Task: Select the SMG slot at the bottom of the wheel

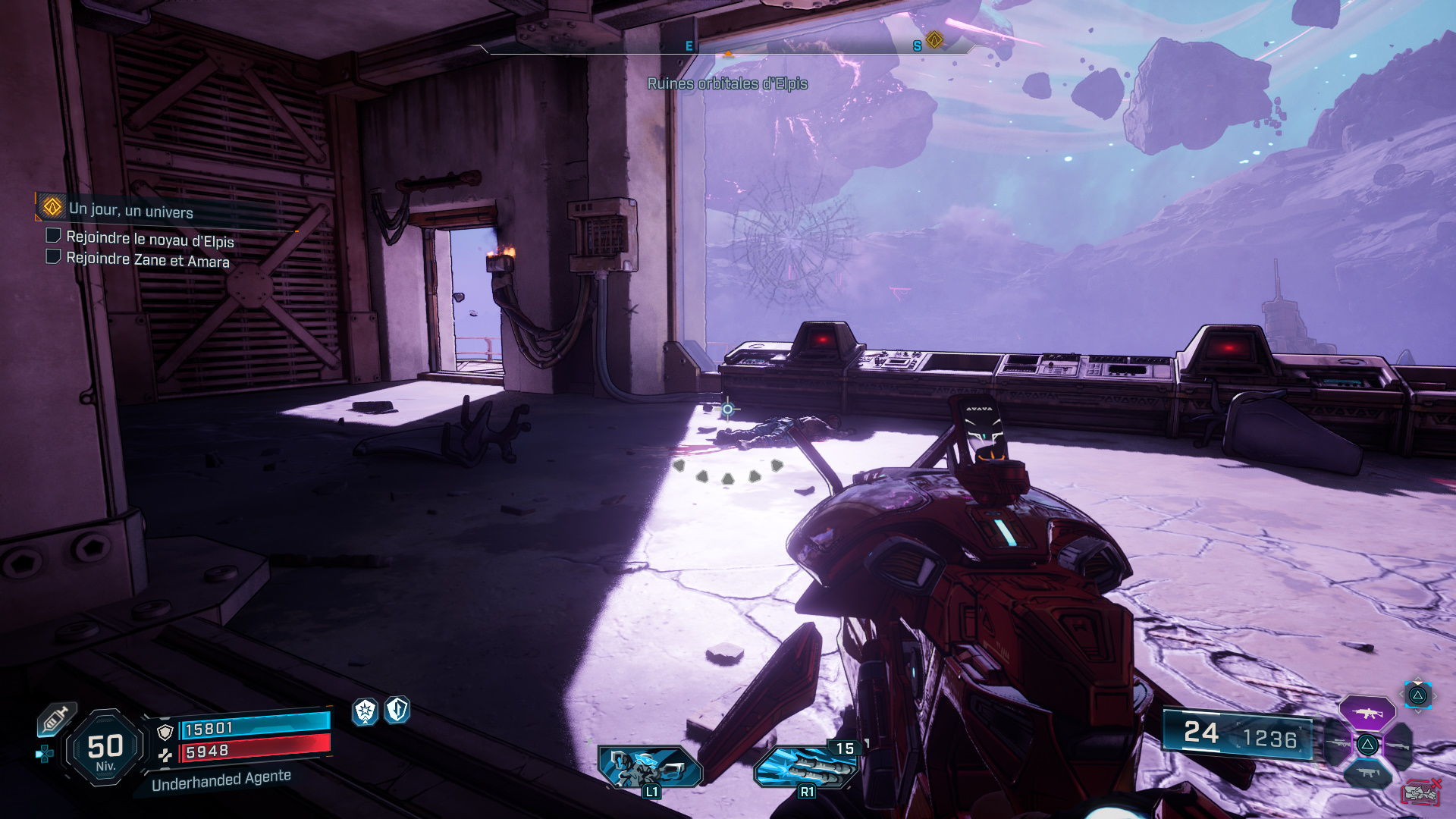Action: 1368,772
